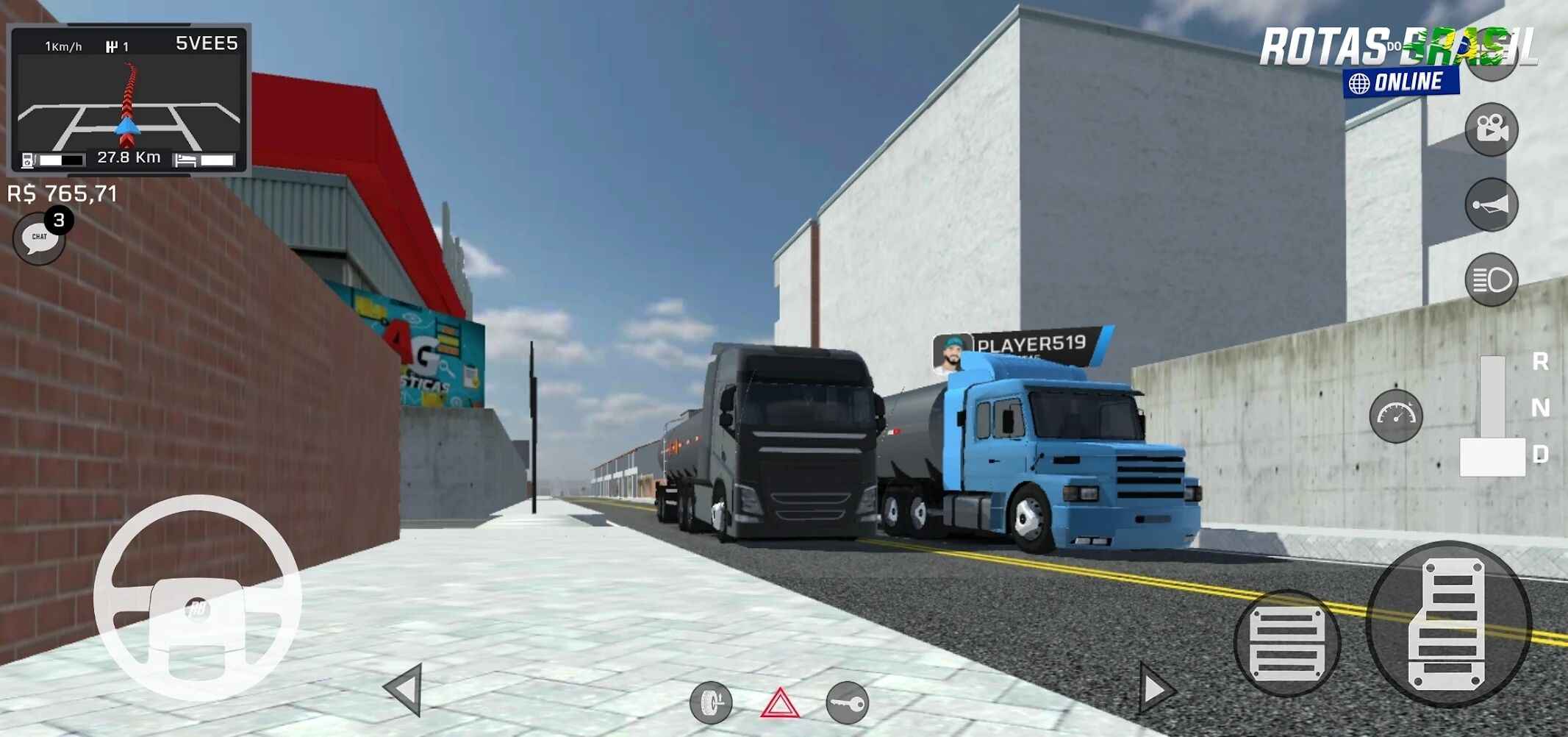Apply the brake pedal

tap(1286, 642)
